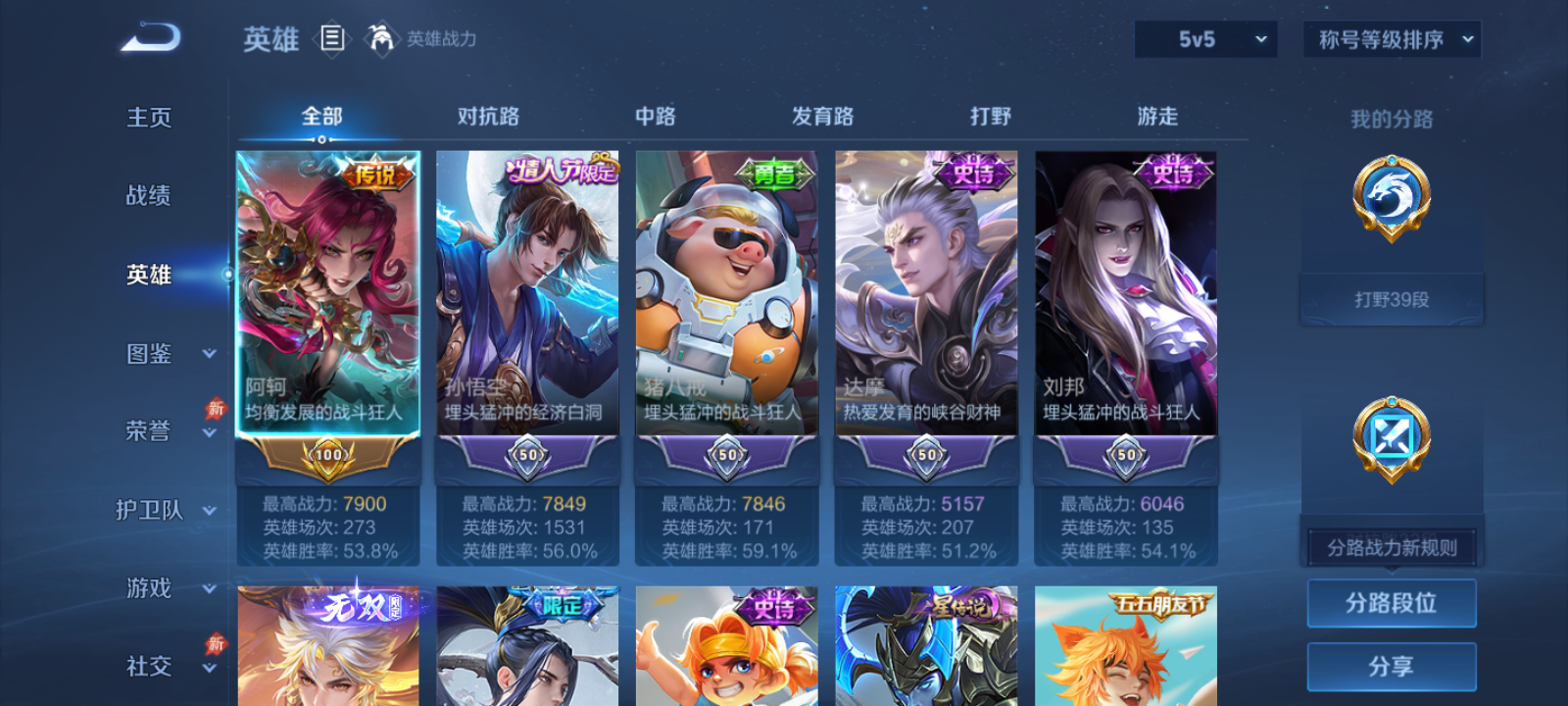This screenshot has width=1568, height=706.
Task: Click the level 100 badge on 阿轲's card
Action: tap(327, 456)
